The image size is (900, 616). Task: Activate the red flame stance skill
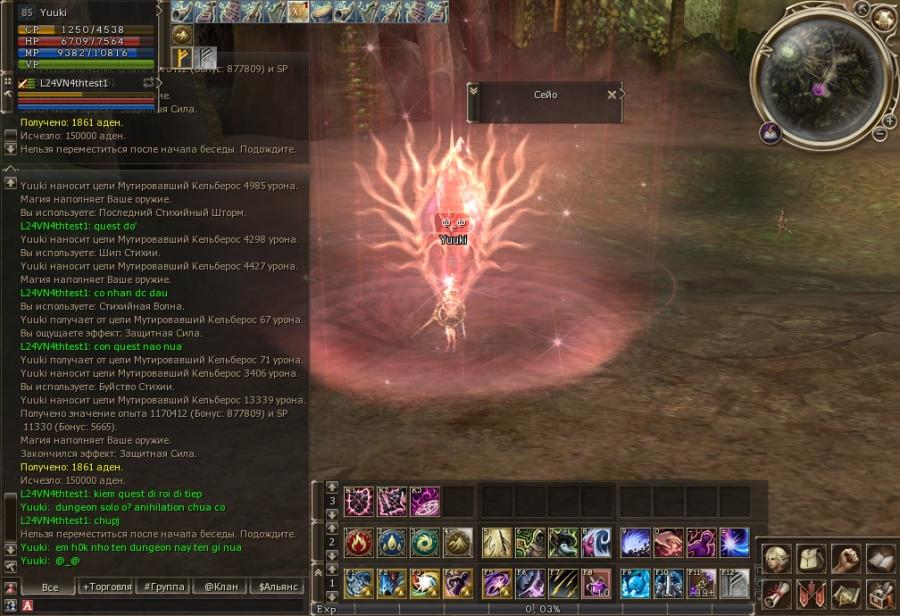[359, 543]
